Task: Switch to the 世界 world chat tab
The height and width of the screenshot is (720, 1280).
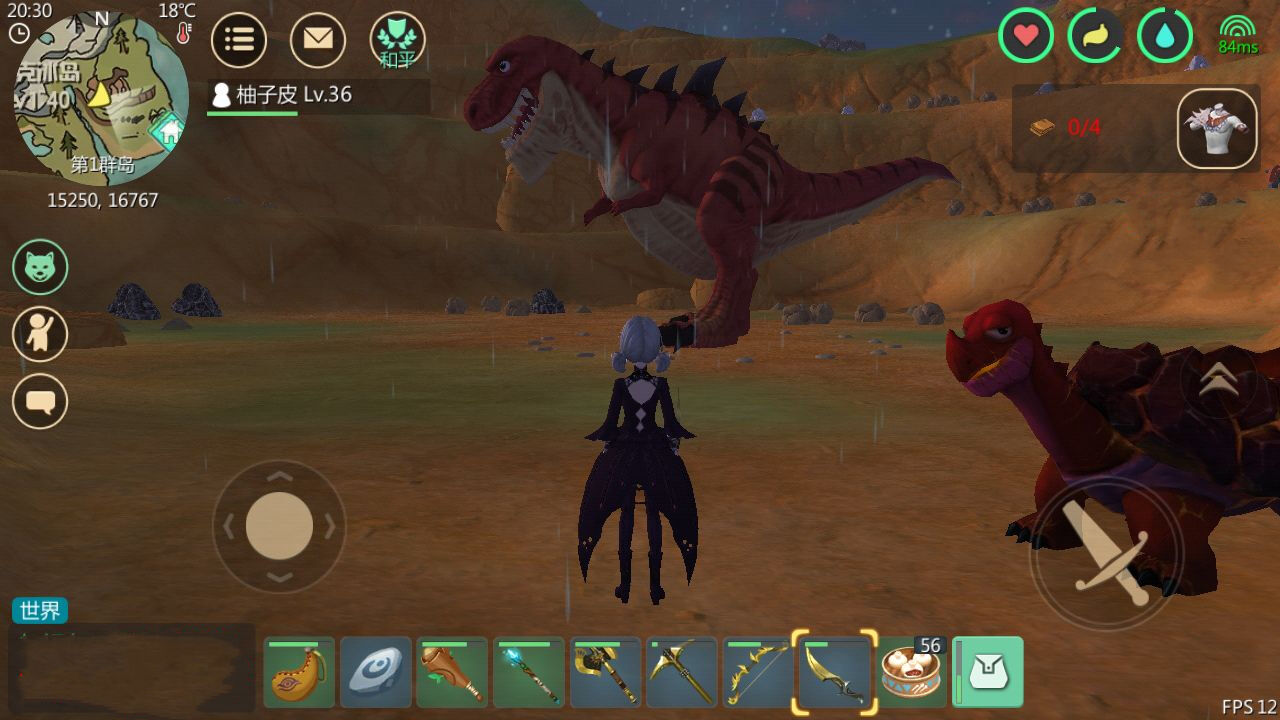Action: tap(40, 610)
